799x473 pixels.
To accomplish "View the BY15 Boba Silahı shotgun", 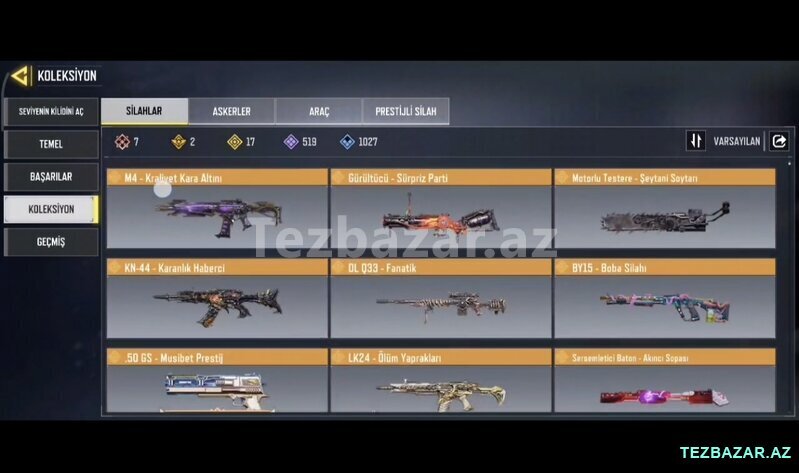I will pos(665,298).
